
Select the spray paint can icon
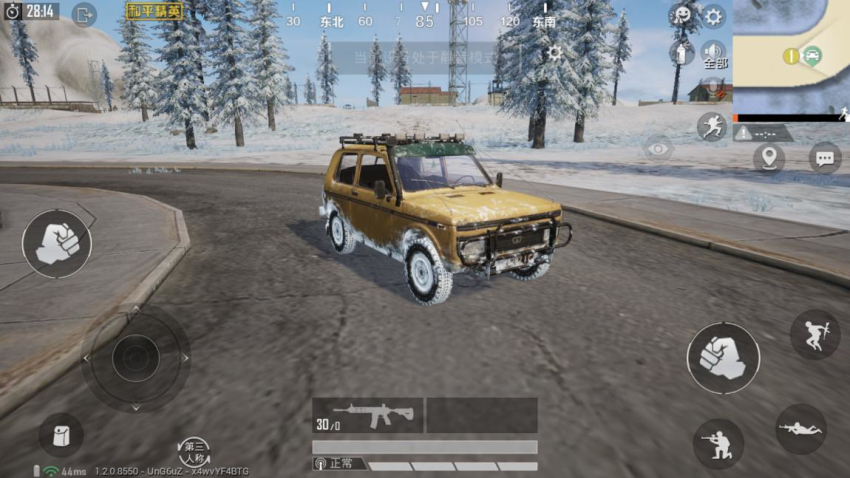tap(682, 53)
